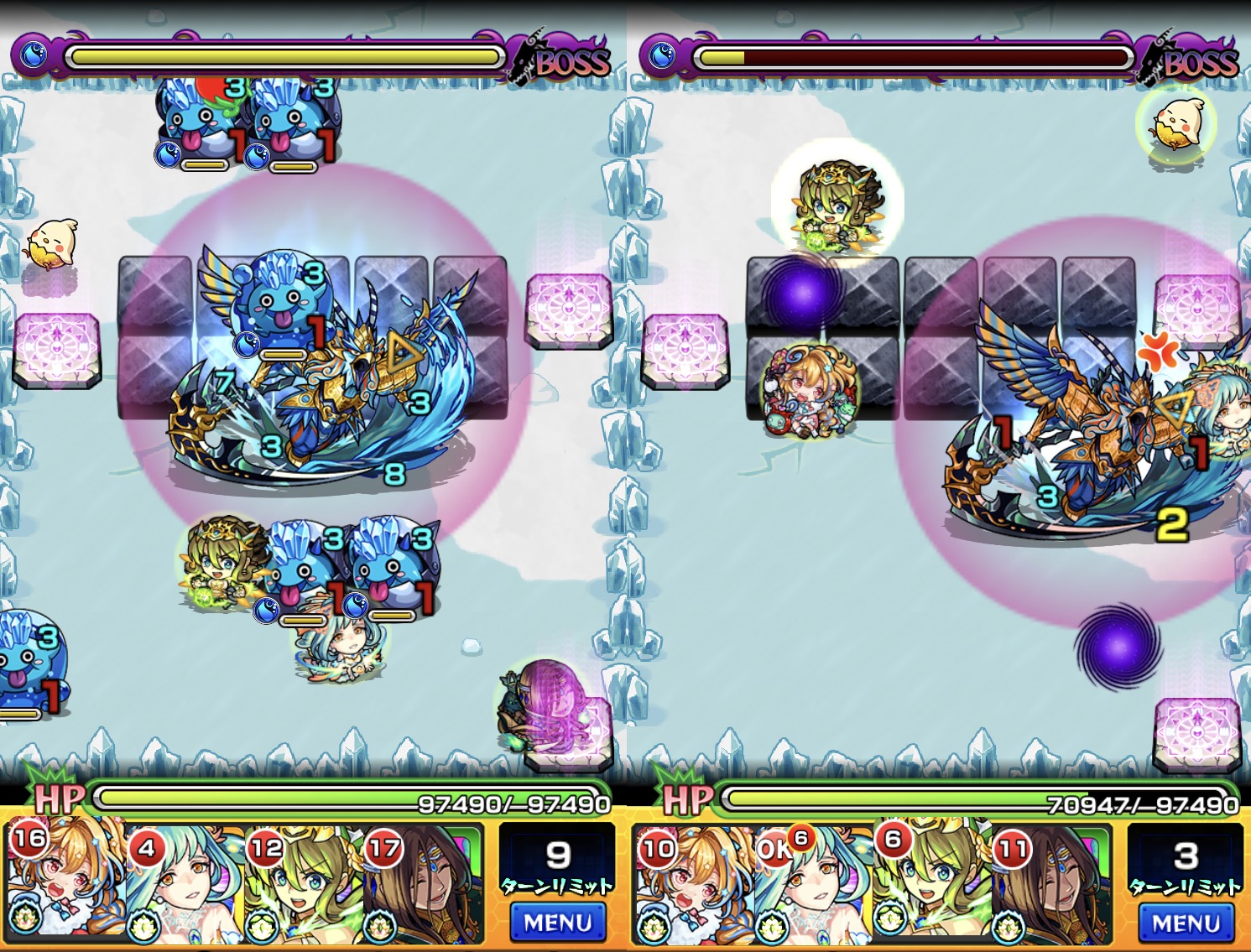Open the MENU beside the turn limit 9
The height and width of the screenshot is (952, 1251).
[x=557, y=923]
